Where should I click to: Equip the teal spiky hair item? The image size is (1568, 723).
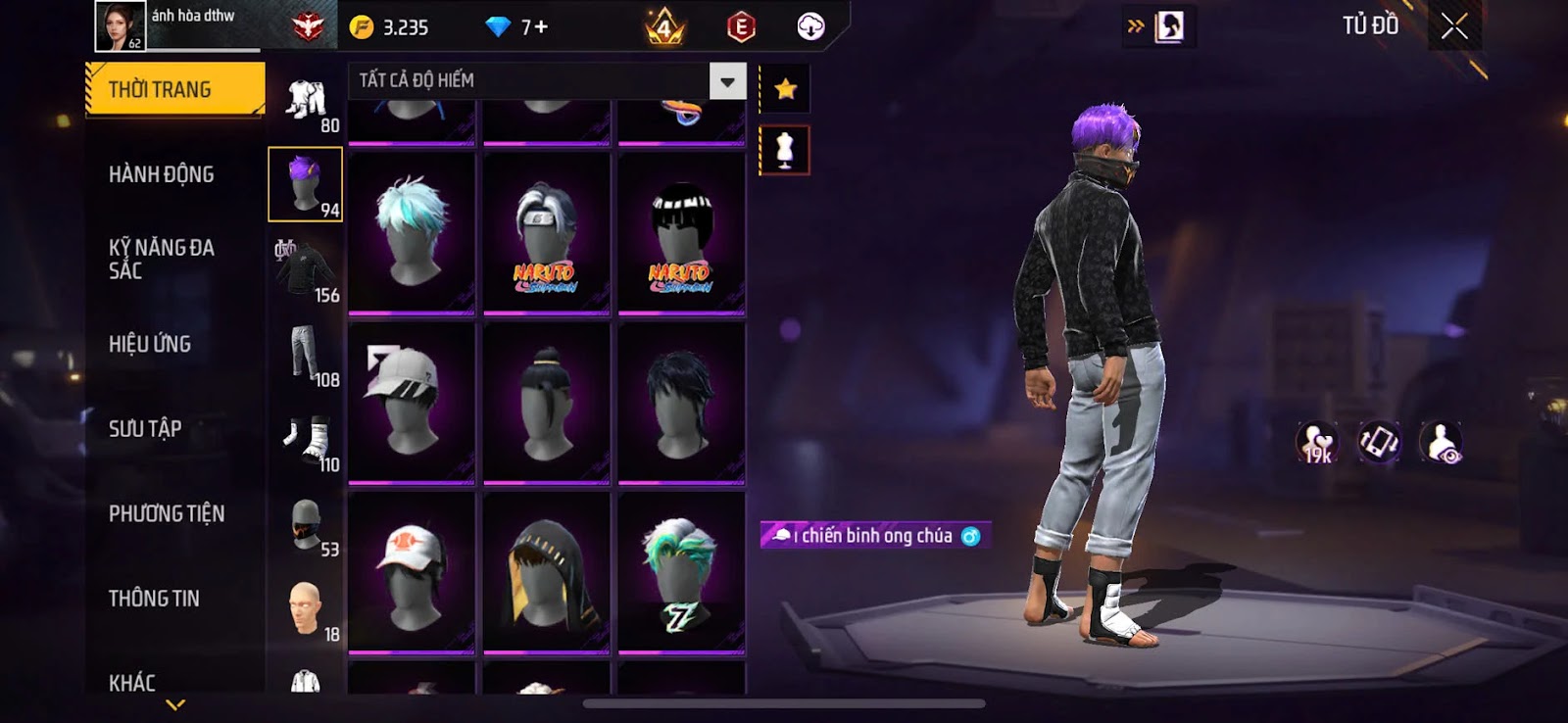412,233
